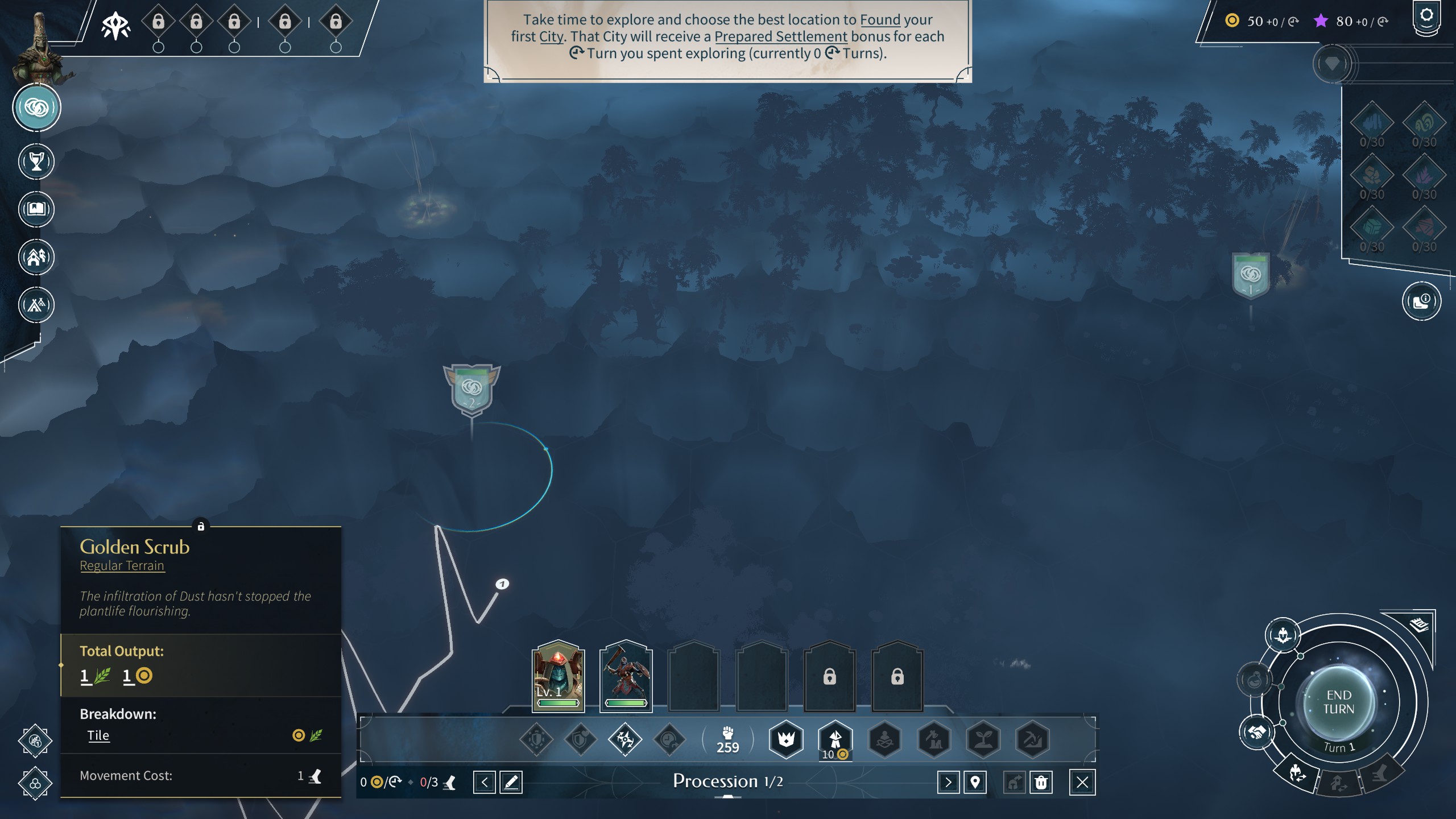Center the map on the army location
The width and height of the screenshot is (1456, 819).
pyautogui.click(x=975, y=783)
